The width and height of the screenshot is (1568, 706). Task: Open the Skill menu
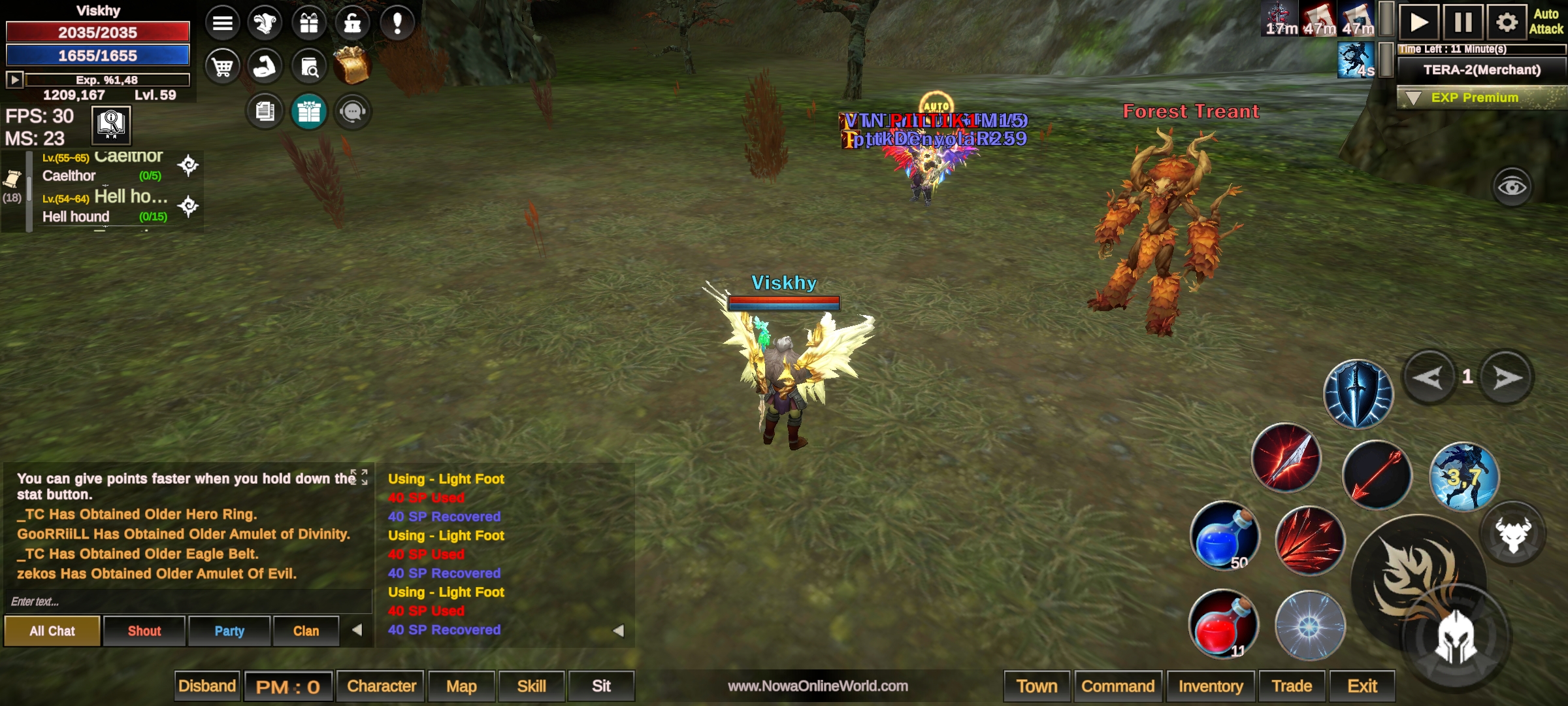click(x=531, y=686)
